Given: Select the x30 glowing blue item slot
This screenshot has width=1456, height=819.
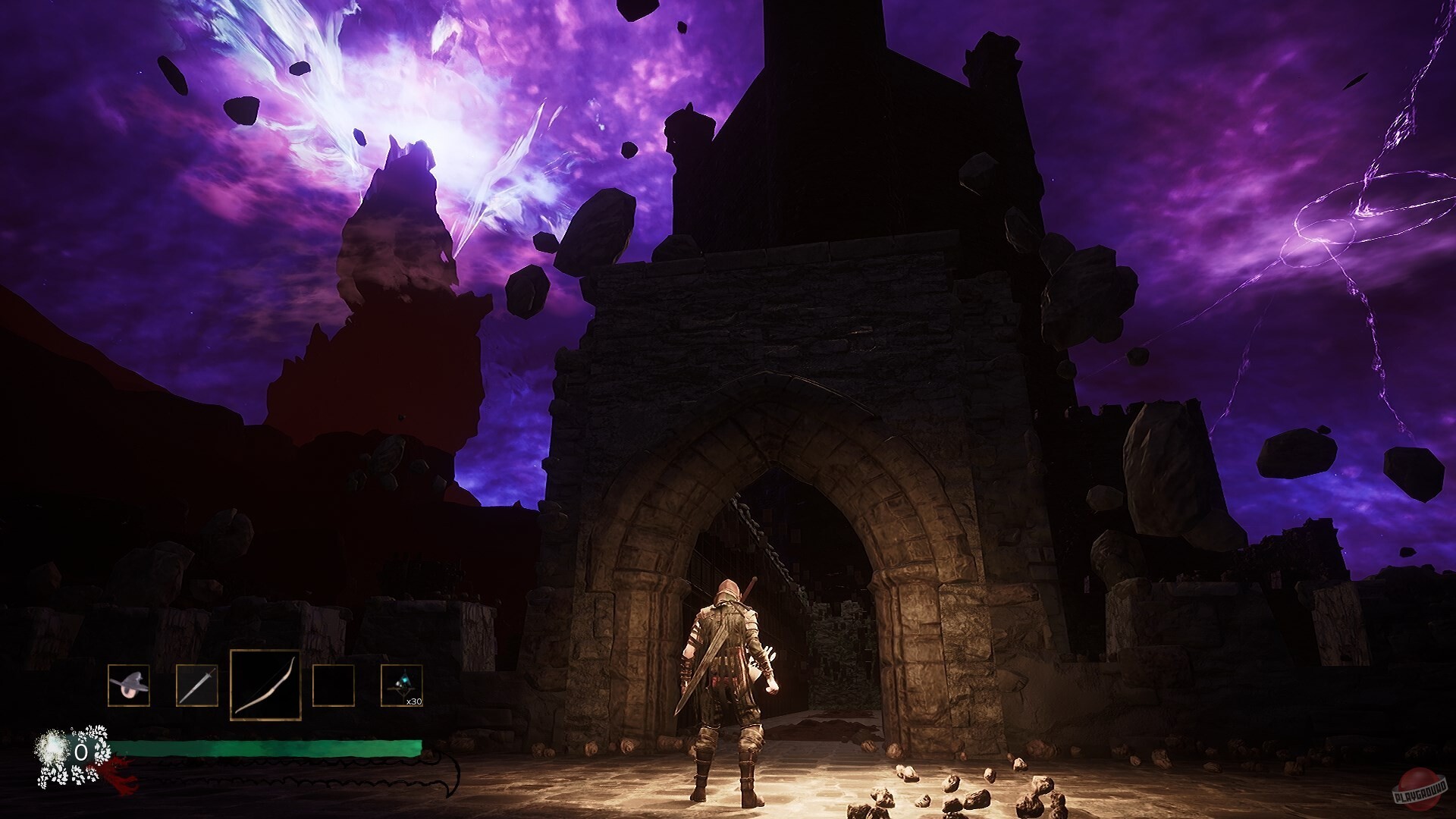Looking at the screenshot, I should [401, 686].
